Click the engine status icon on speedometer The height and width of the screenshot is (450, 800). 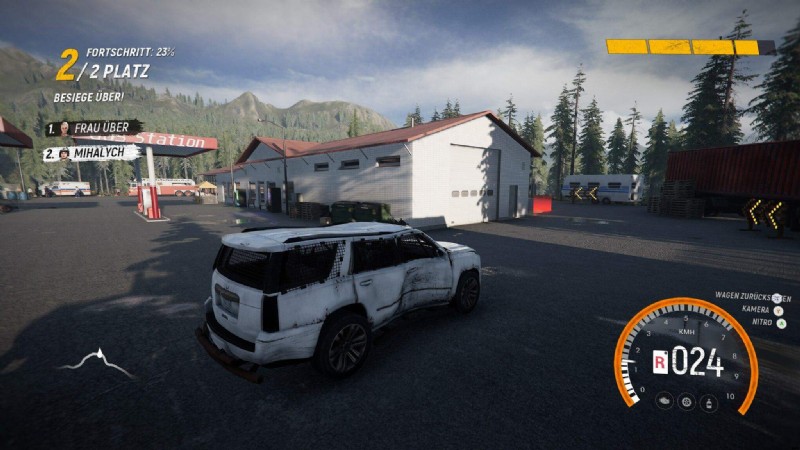pyautogui.click(x=663, y=401)
